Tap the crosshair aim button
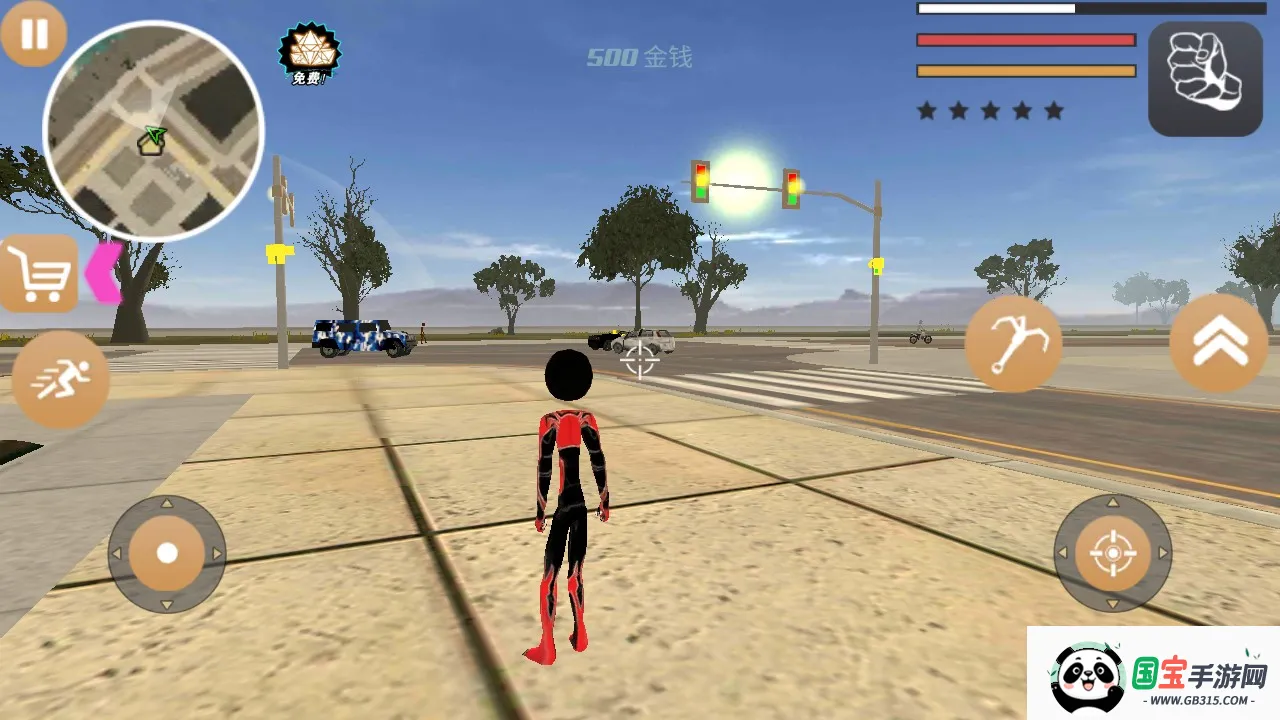The width and height of the screenshot is (1280, 720). [1113, 553]
